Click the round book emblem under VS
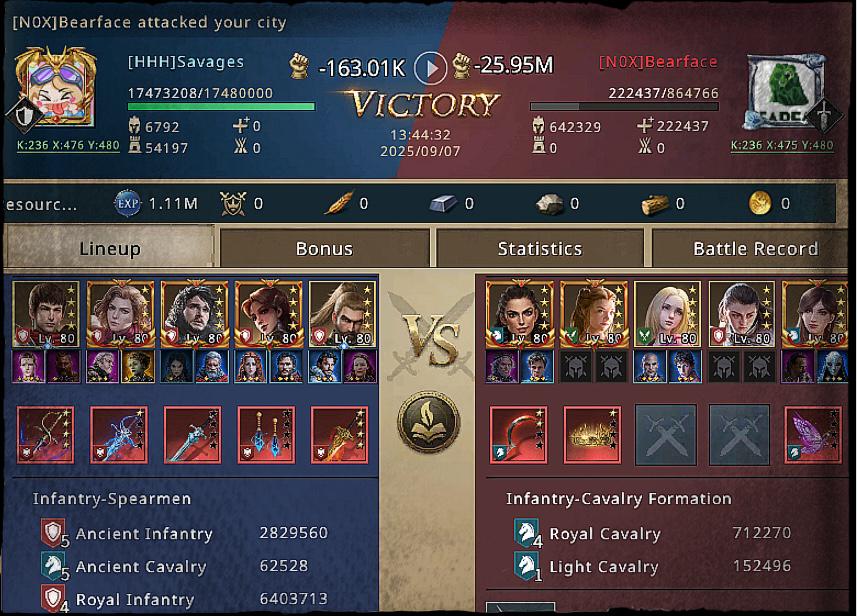 (429, 421)
